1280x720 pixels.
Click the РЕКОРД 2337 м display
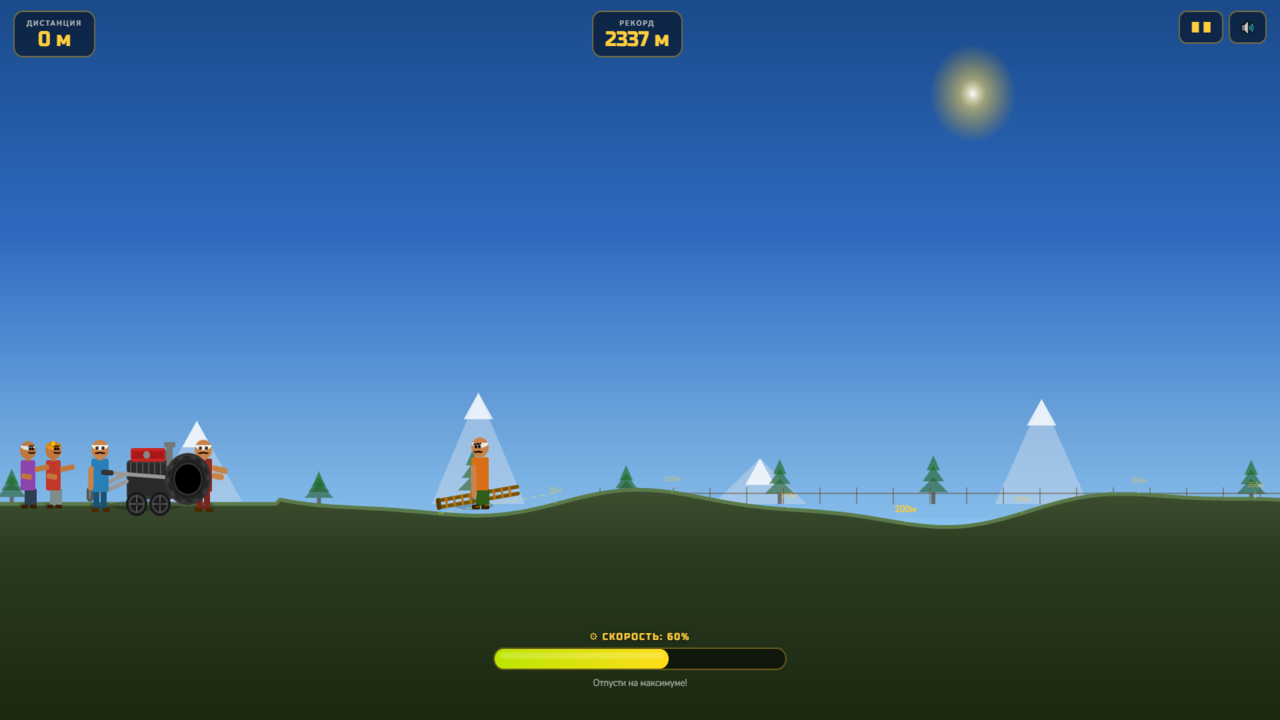click(637, 33)
